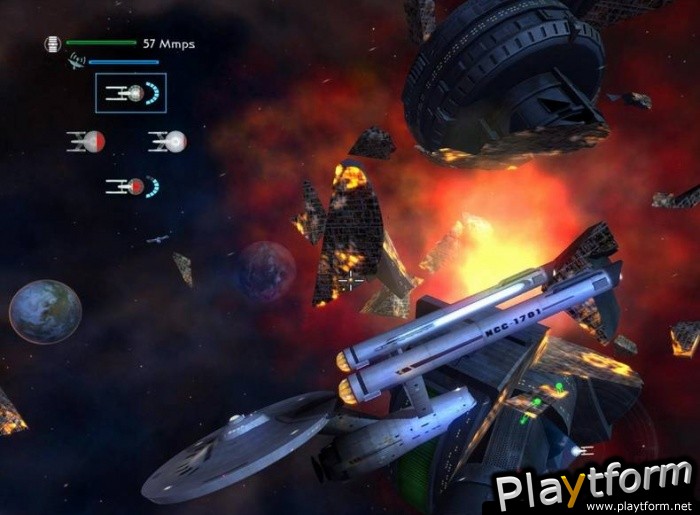Click the striped round speed icon

[53, 44]
